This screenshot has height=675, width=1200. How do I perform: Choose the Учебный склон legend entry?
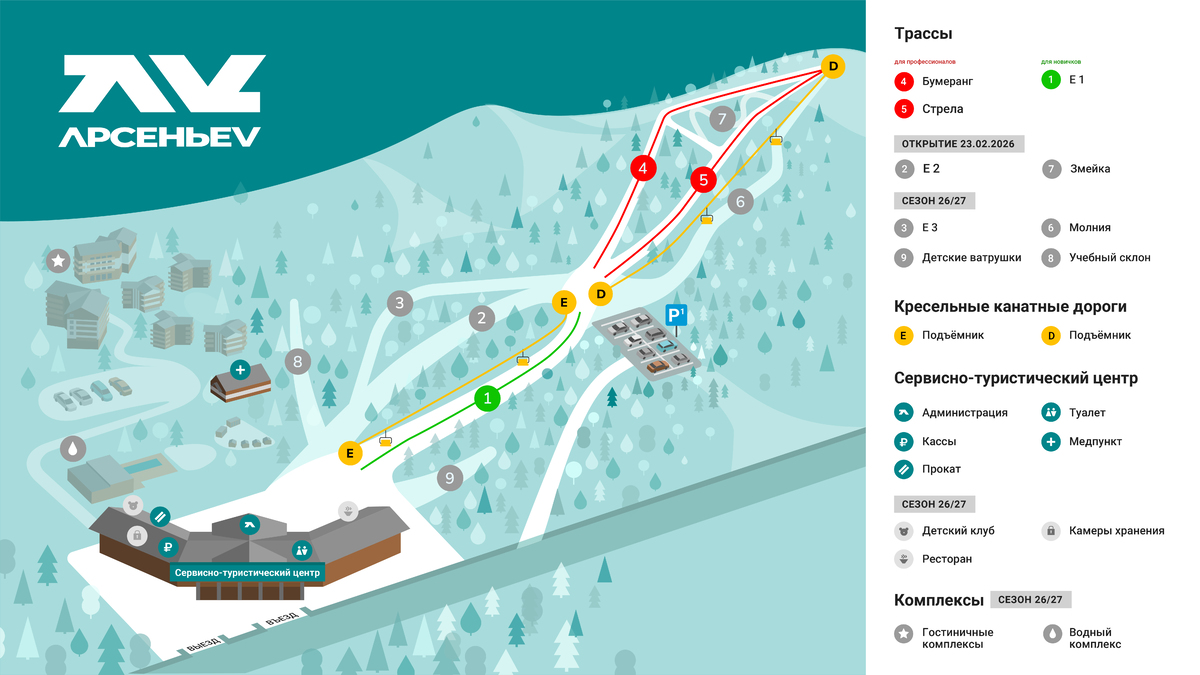coord(1109,257)
